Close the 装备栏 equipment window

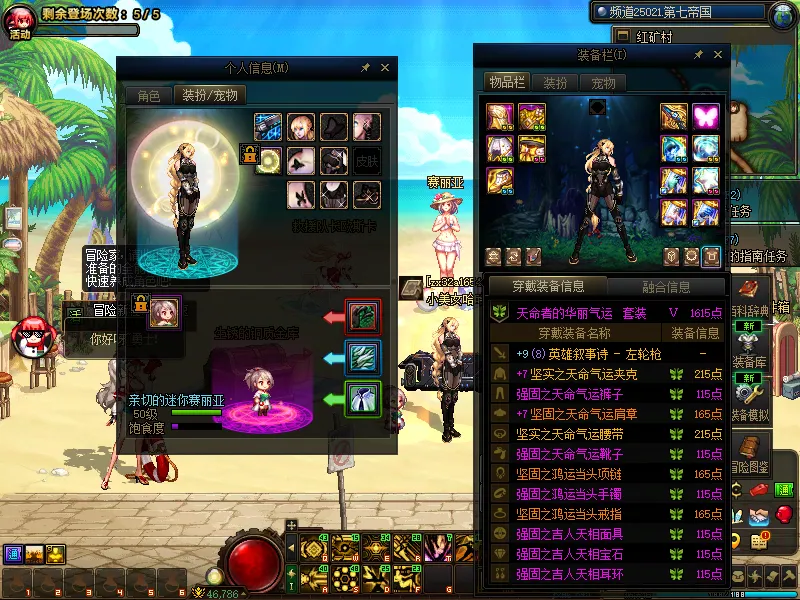717,54
